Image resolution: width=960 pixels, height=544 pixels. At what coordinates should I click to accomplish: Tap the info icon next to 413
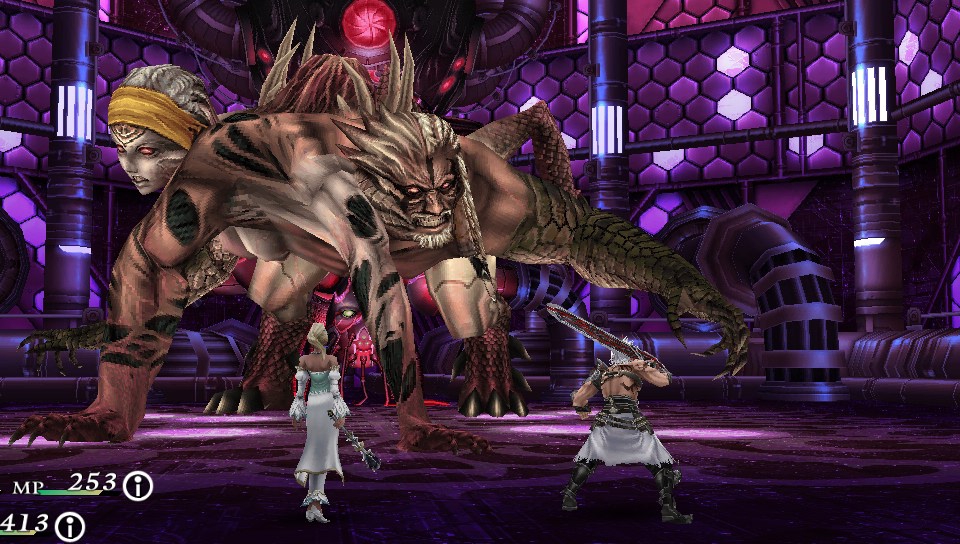(69, 525)
